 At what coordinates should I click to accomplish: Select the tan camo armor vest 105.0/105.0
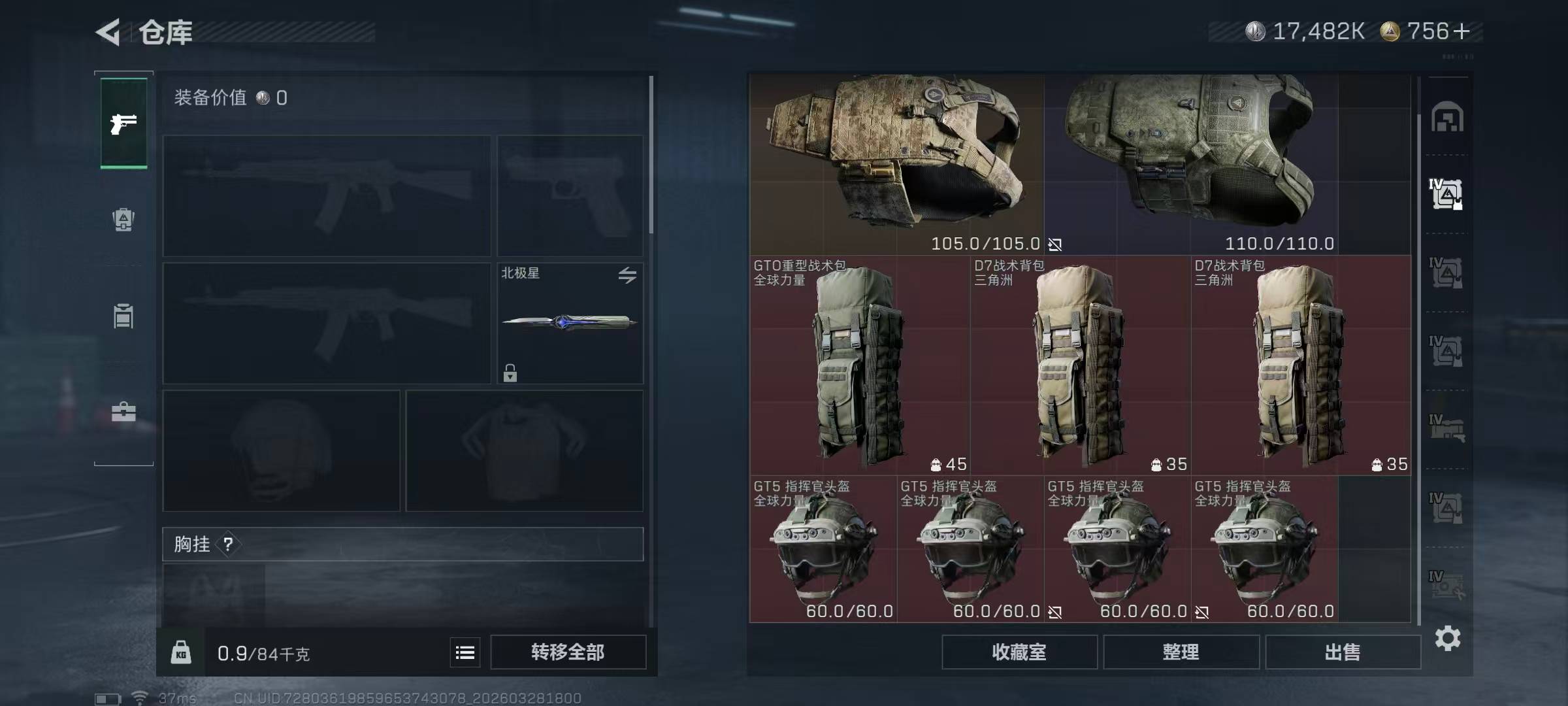(x=896, y=163)
